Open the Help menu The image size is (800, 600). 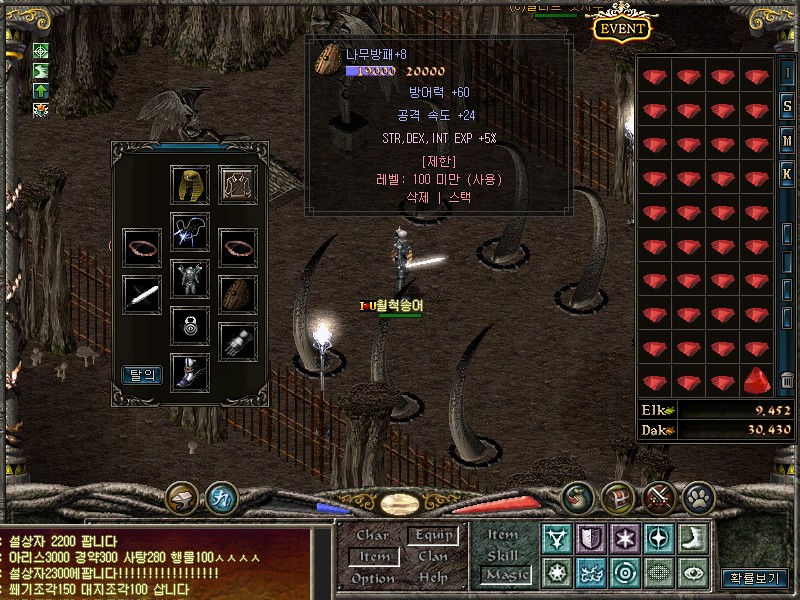pyautogui.click(x=433, y=578)
